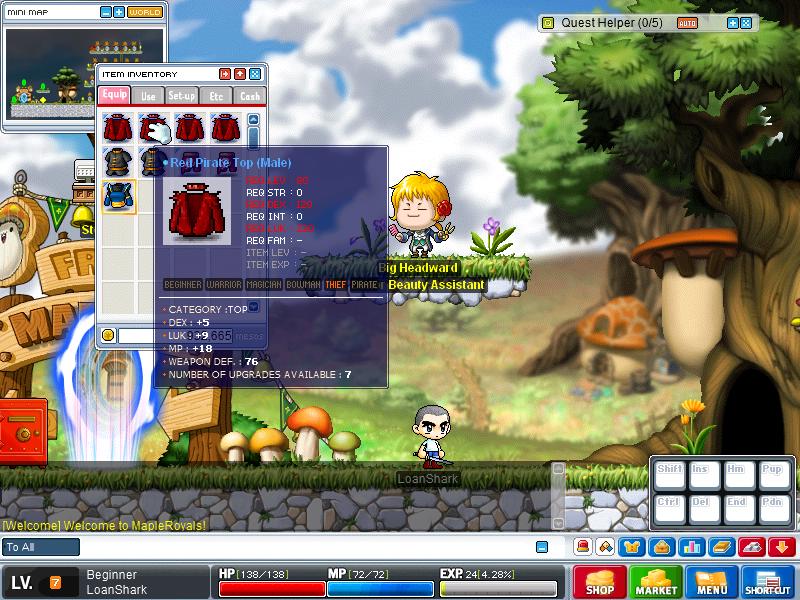This screenshot has width=800, height=600.
Task: Switch to the Cash inventory tab
Action: click(249, 96)
